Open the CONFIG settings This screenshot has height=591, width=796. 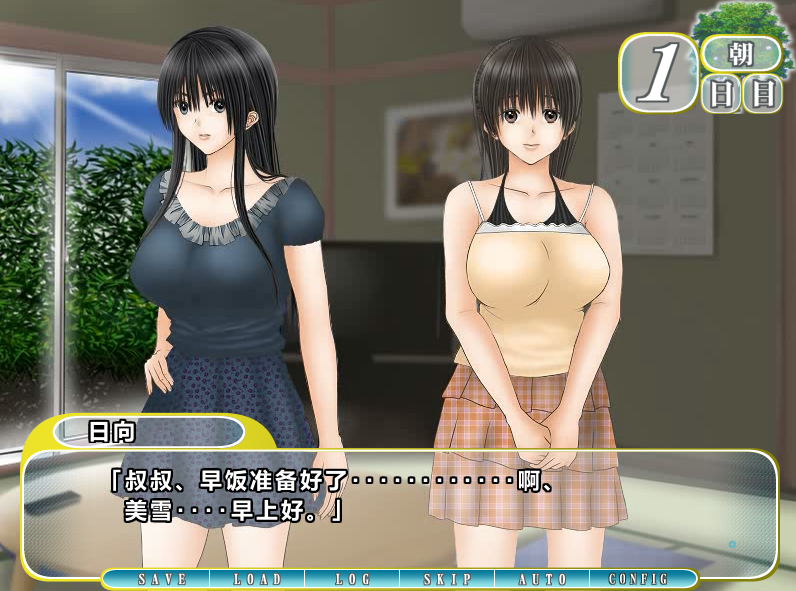coord(640,579)
